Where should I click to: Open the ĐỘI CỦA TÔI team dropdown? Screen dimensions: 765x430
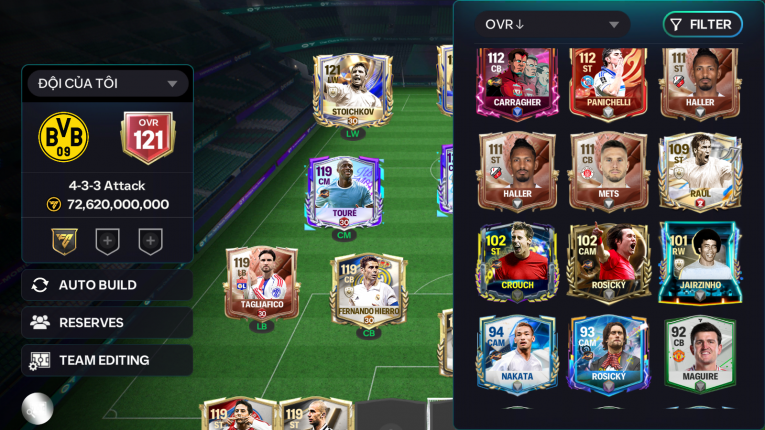pyautogui.click(x=108, y=84)
